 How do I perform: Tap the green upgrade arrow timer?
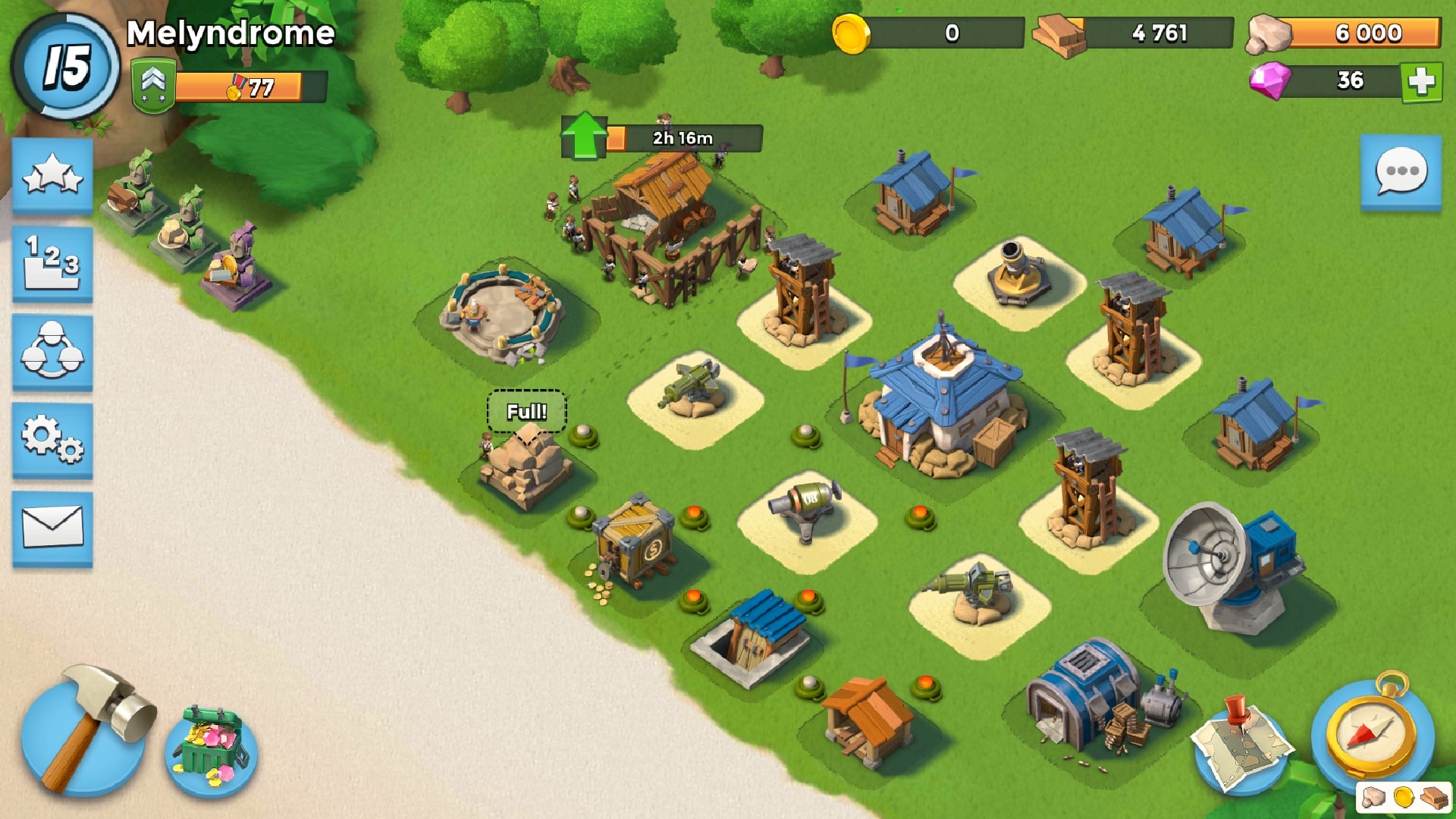point(585,136)
